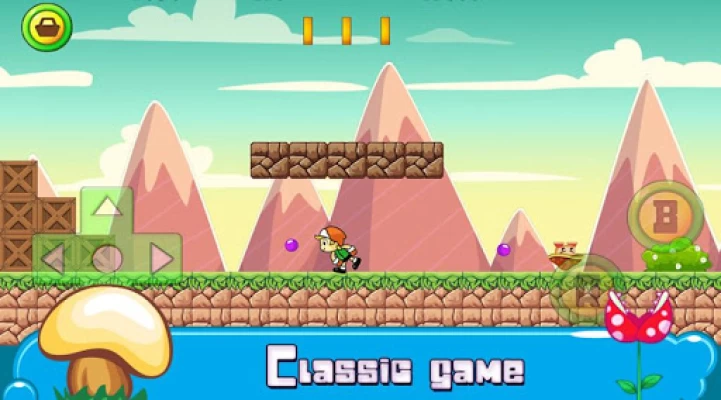Tap the up arrow on the D-pad
This screenshot has height=400, width=721.
[x=107, y=208]
